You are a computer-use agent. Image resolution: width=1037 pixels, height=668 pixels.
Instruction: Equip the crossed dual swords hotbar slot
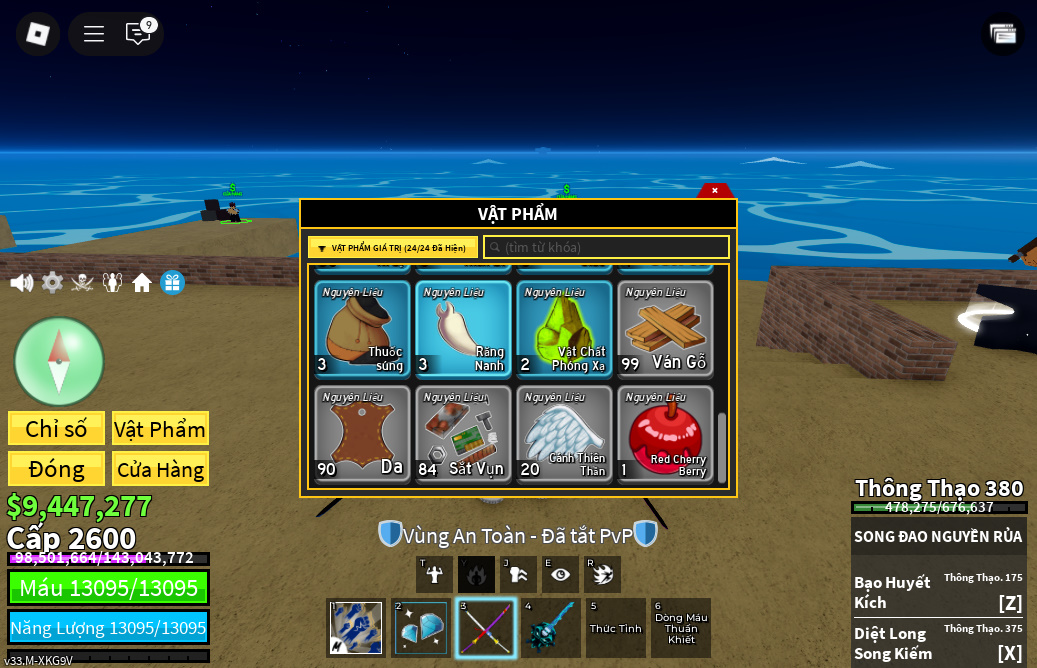pos(486,628)
